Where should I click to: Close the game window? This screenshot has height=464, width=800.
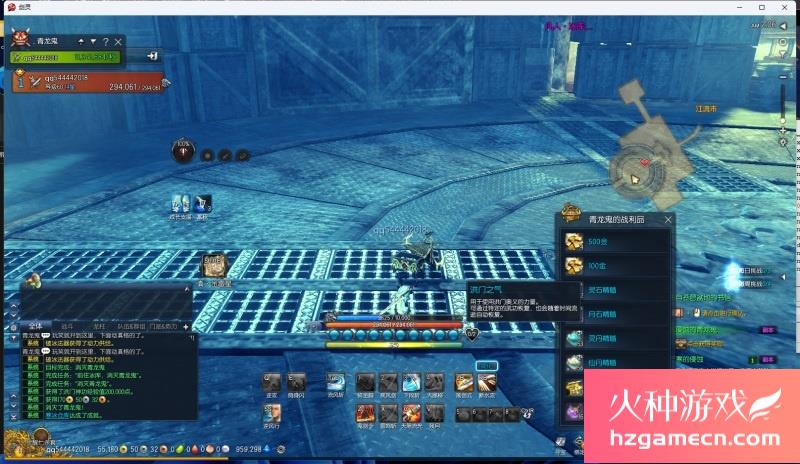tap(786, 7)
